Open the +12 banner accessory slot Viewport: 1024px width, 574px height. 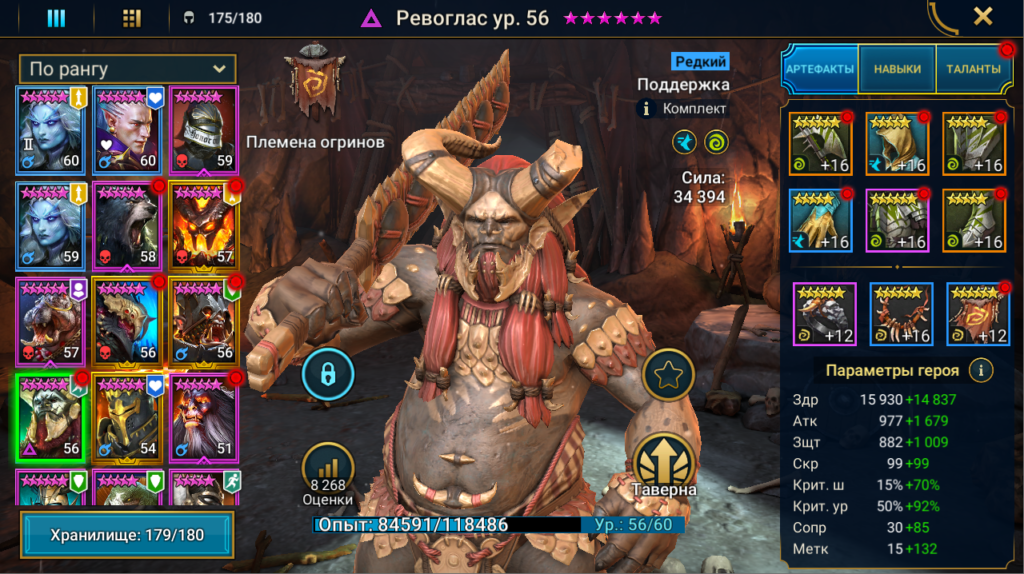tap(977, 314)
